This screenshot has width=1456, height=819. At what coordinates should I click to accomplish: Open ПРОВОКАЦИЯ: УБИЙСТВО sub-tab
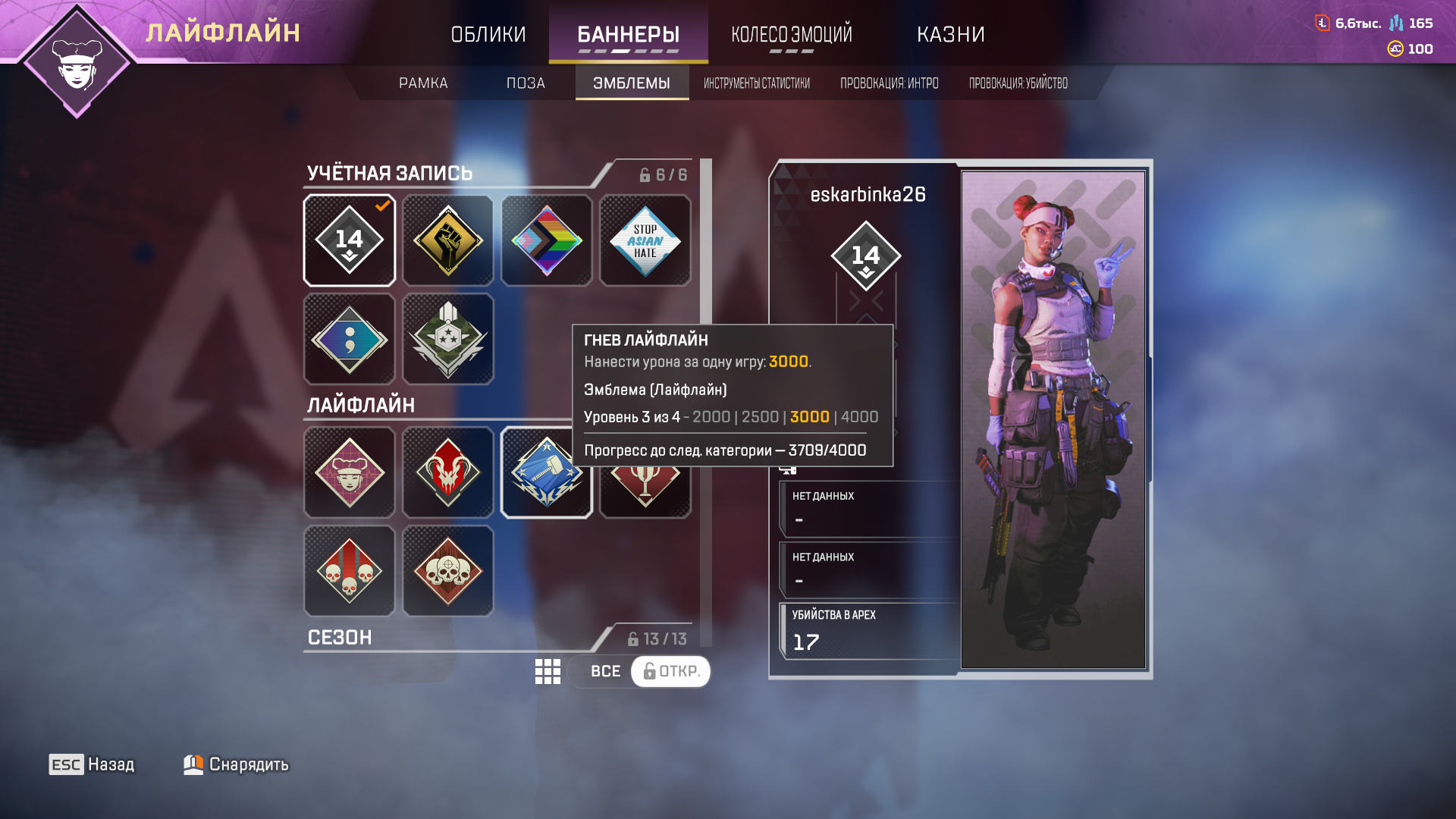coord(1018,83)
